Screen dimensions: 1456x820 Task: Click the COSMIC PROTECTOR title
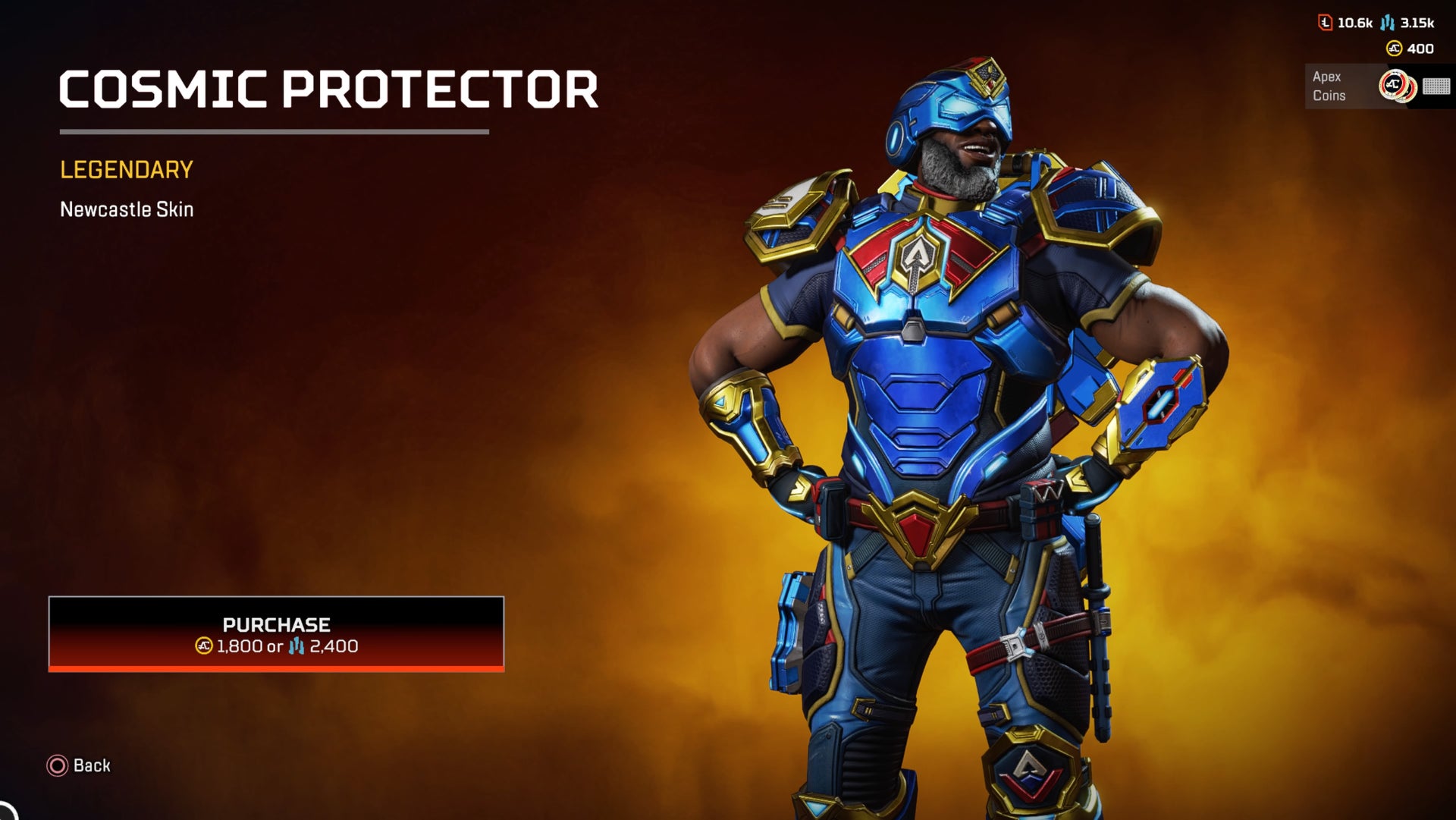point(328,89)
